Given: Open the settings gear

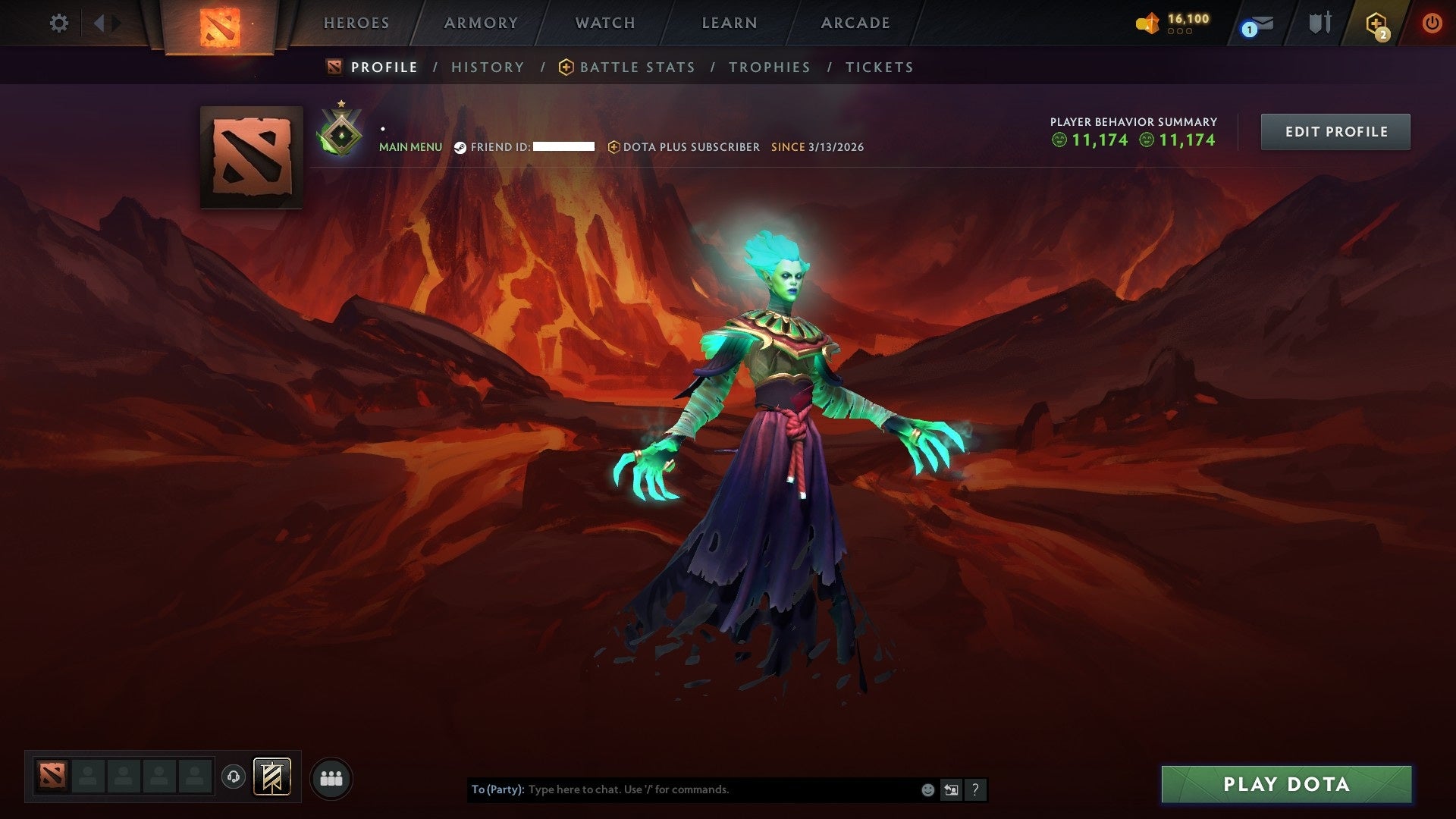Looking at the screenshot, I should [x=58, y=23].
